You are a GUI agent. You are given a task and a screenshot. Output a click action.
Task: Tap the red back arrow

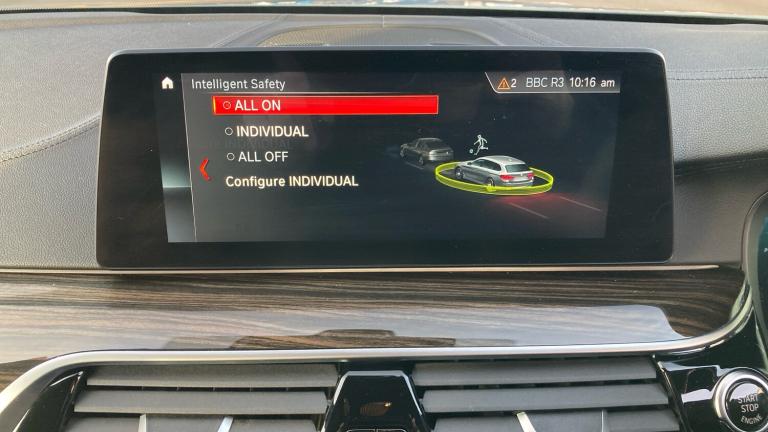coord(205,169)
